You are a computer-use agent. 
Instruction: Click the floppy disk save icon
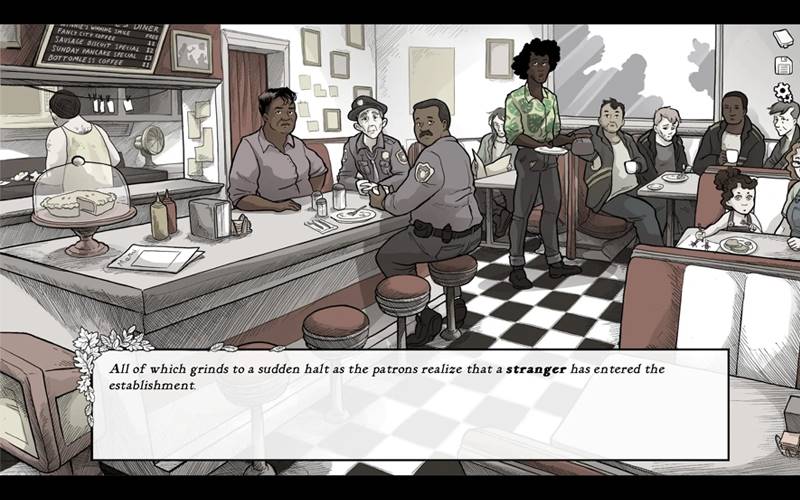[x=783, y=66]
